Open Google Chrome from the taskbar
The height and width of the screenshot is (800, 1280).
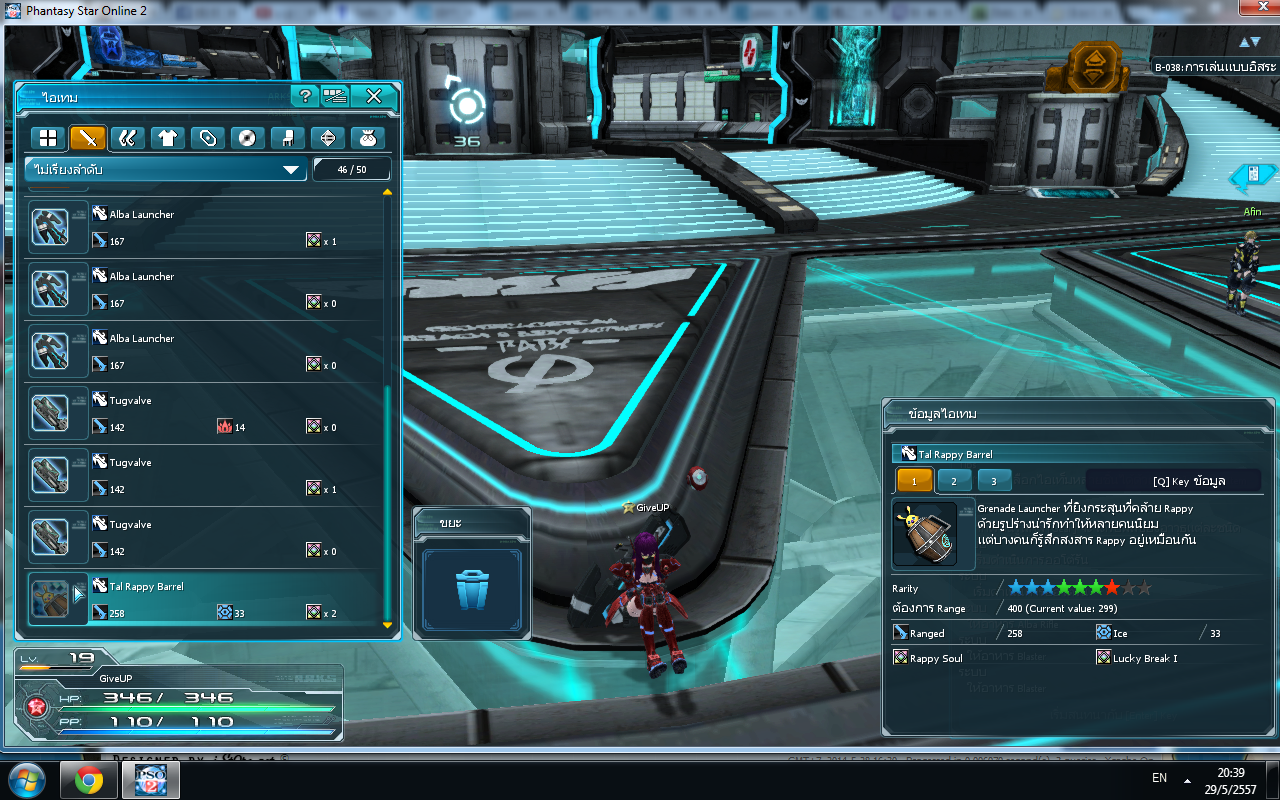(x=89, y=779)
